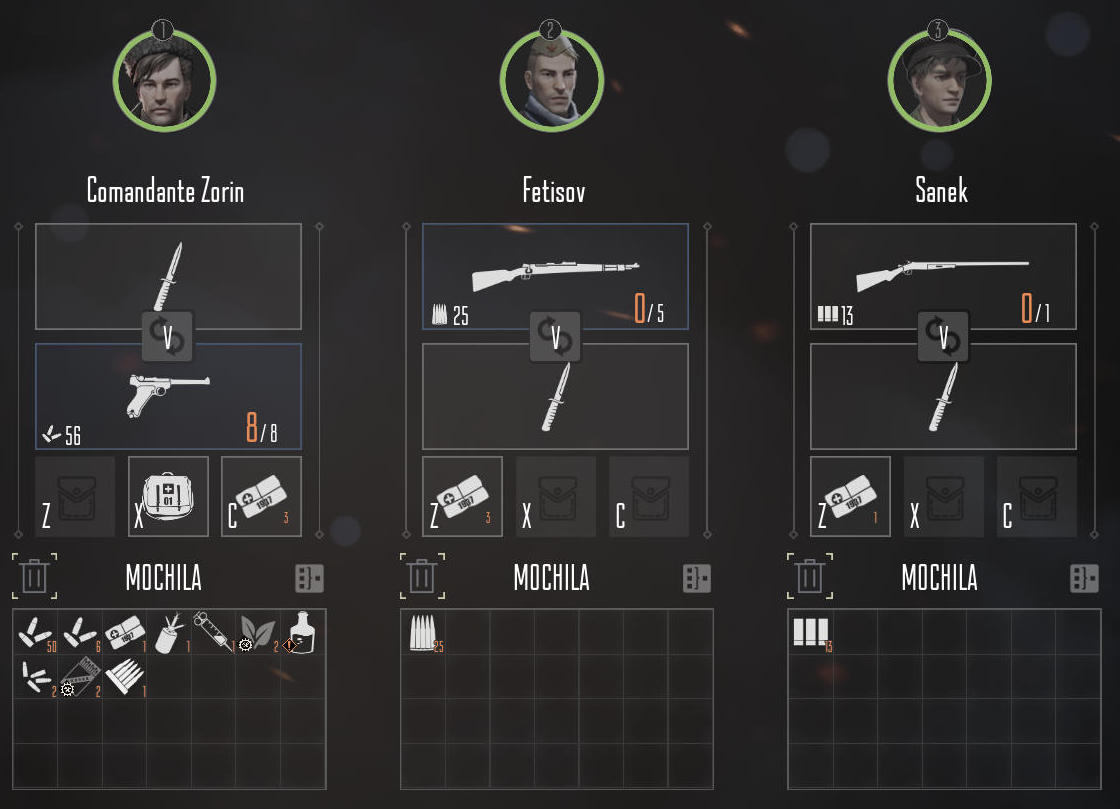Select Sanek's single-shot rifle slot
The height and width of the screenshot is (809, 1120).
943,276
